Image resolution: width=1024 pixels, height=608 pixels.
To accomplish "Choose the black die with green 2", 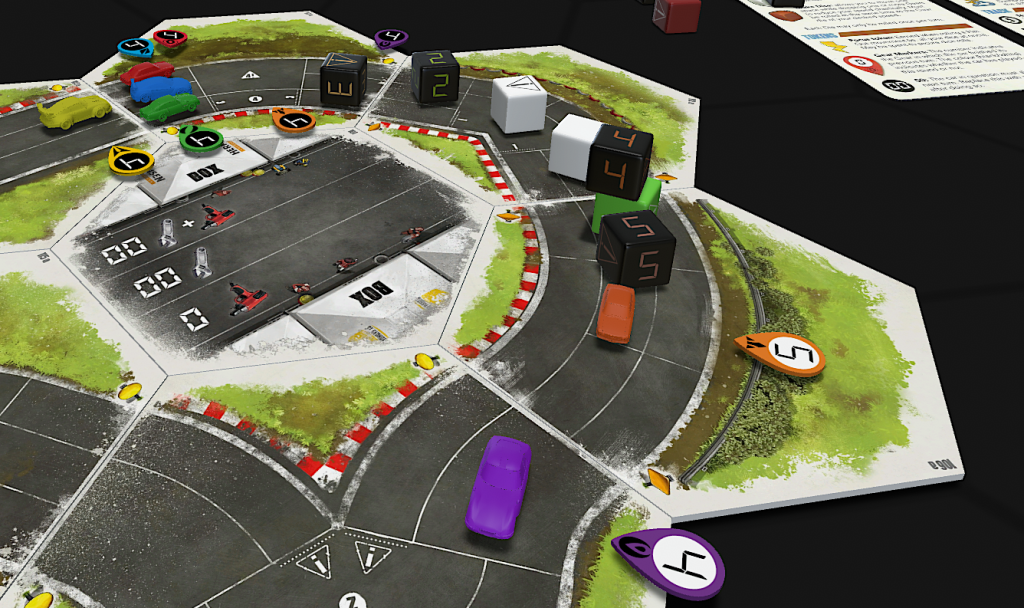I will [x=435, y=76].
